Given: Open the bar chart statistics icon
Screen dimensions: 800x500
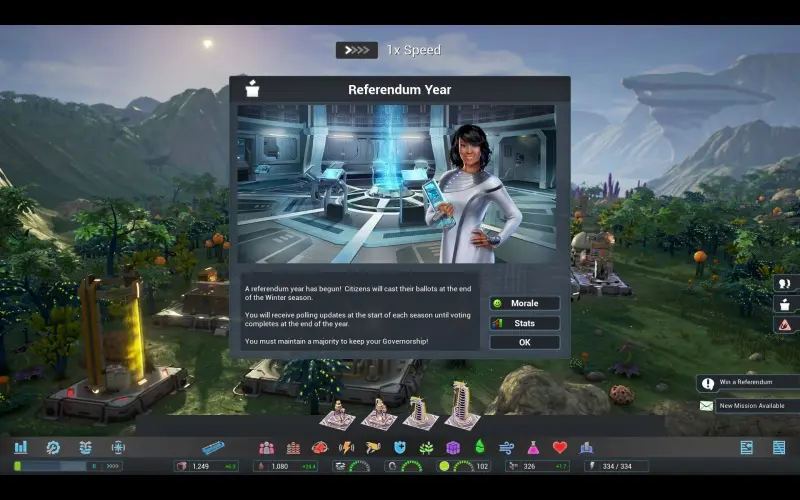Looking at the screenshot, I should tap(21, 447).
